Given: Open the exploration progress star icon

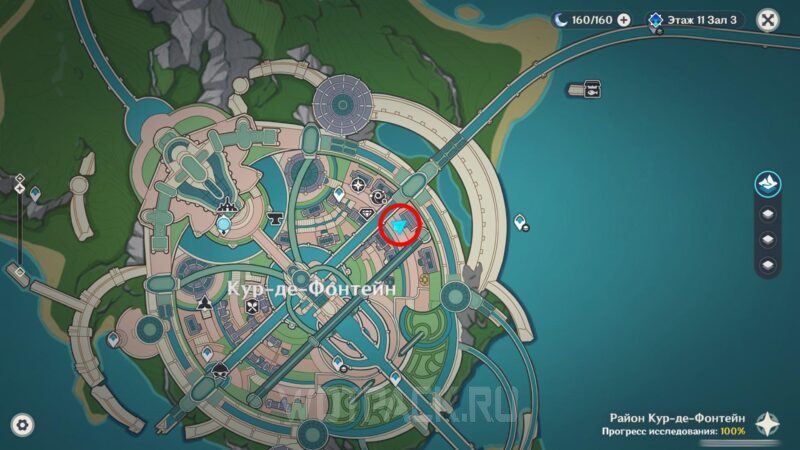Looking at the screenshot, I should [766, 423].
